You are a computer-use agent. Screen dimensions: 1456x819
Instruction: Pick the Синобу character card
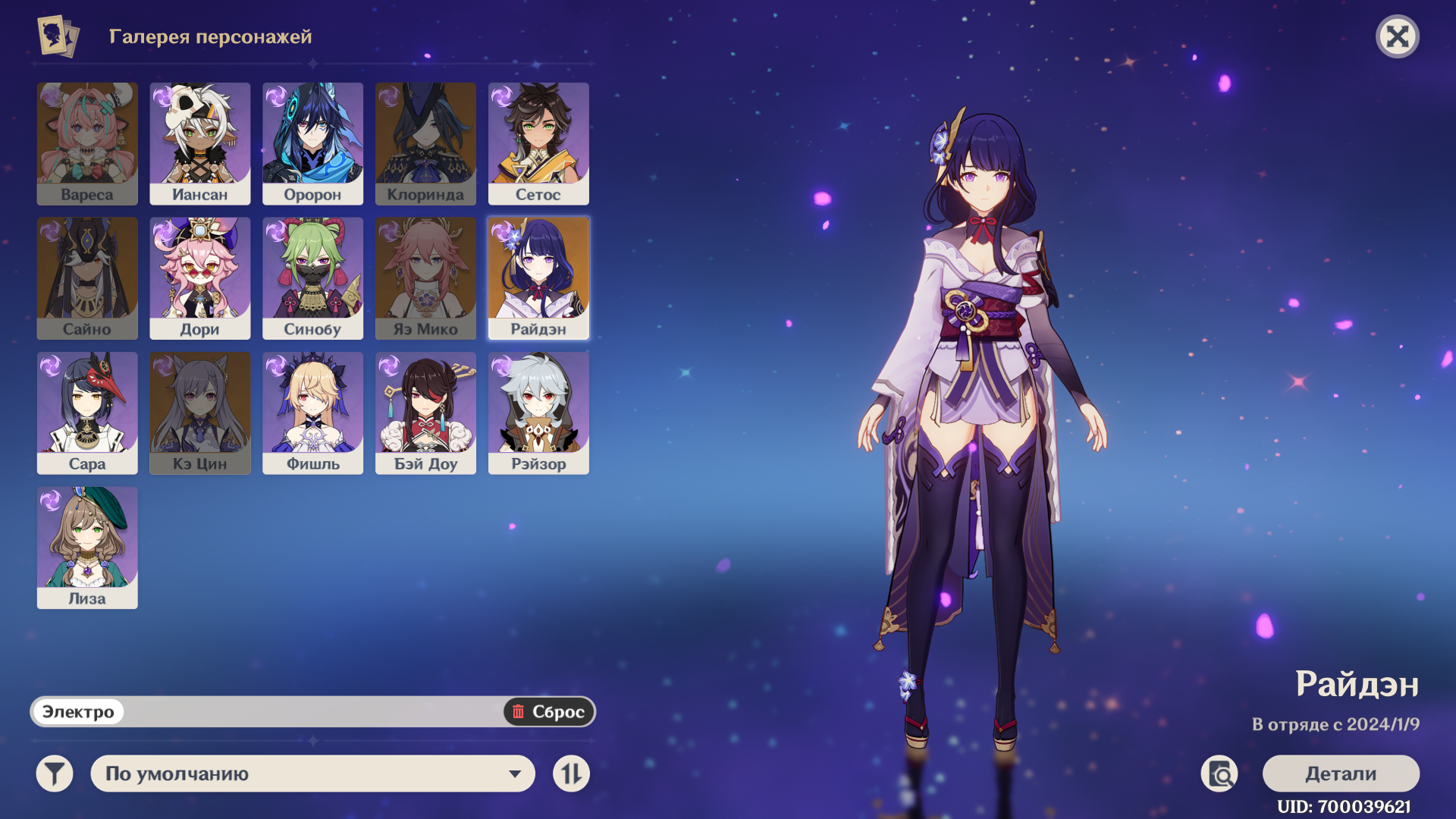click(312, 278)
